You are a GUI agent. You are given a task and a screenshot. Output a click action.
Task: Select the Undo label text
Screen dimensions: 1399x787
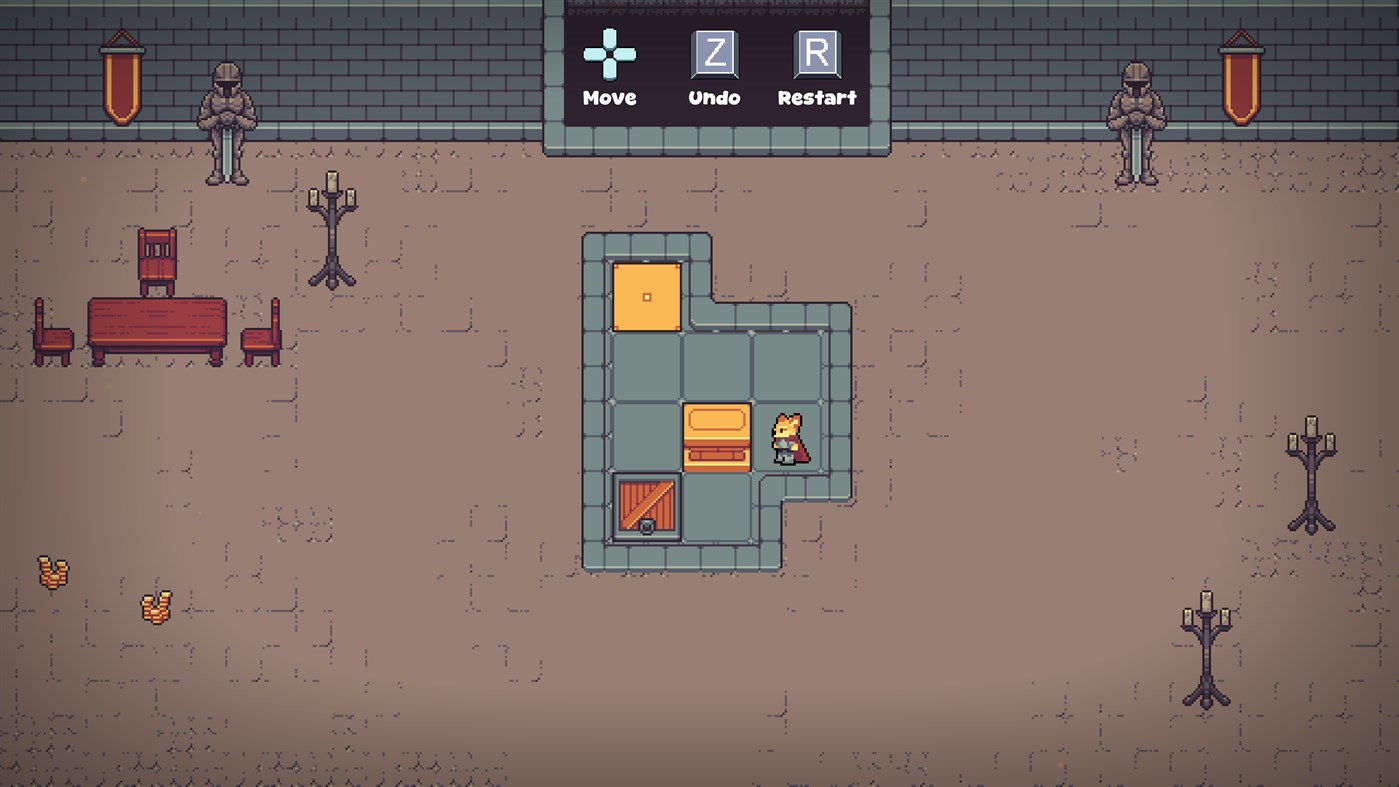click(714, 98)
